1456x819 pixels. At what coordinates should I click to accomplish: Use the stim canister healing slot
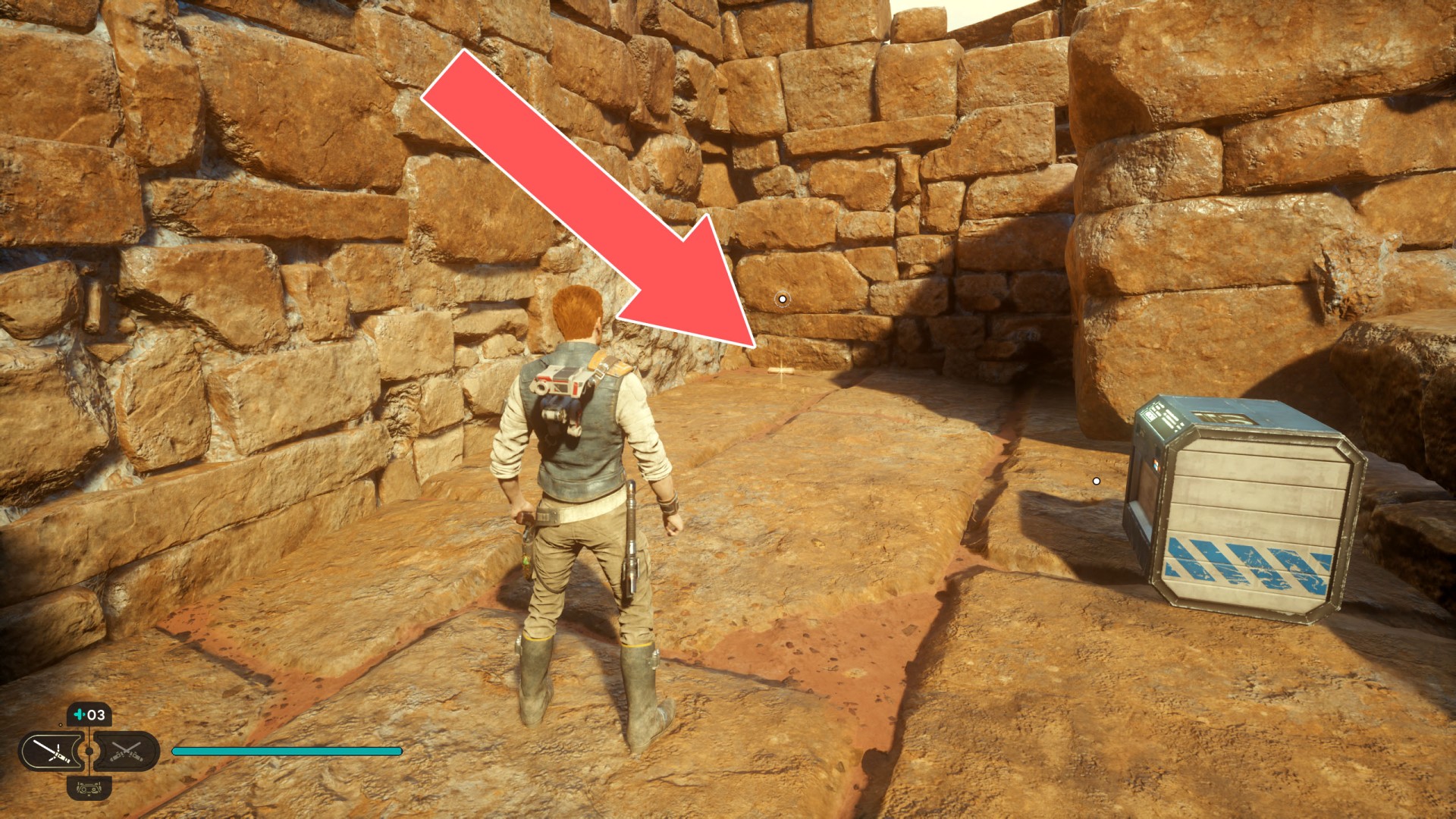pos(89,715)
